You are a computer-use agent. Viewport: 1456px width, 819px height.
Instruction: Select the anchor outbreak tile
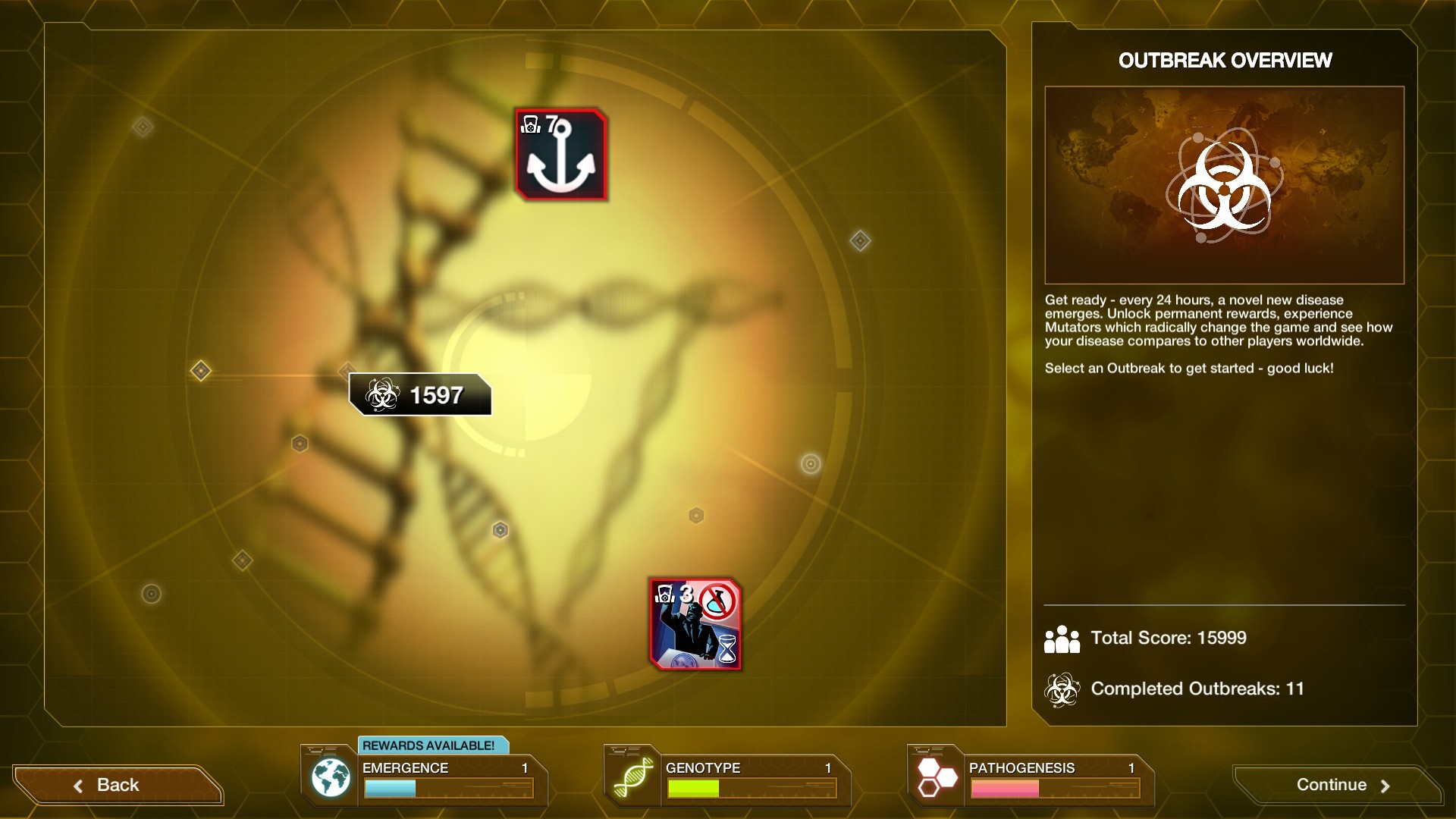[x=561, y=155]
